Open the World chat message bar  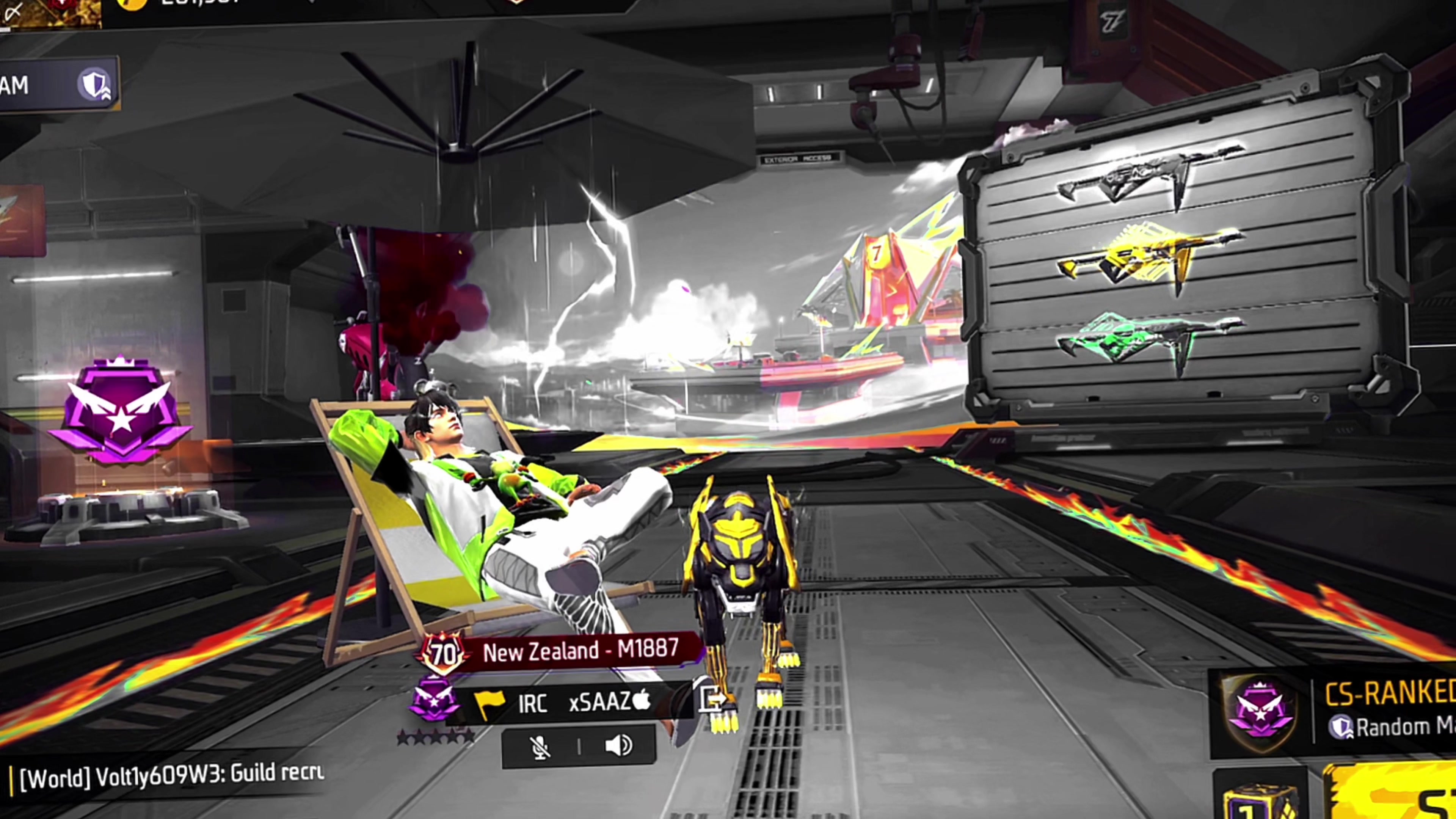point(169,776)
